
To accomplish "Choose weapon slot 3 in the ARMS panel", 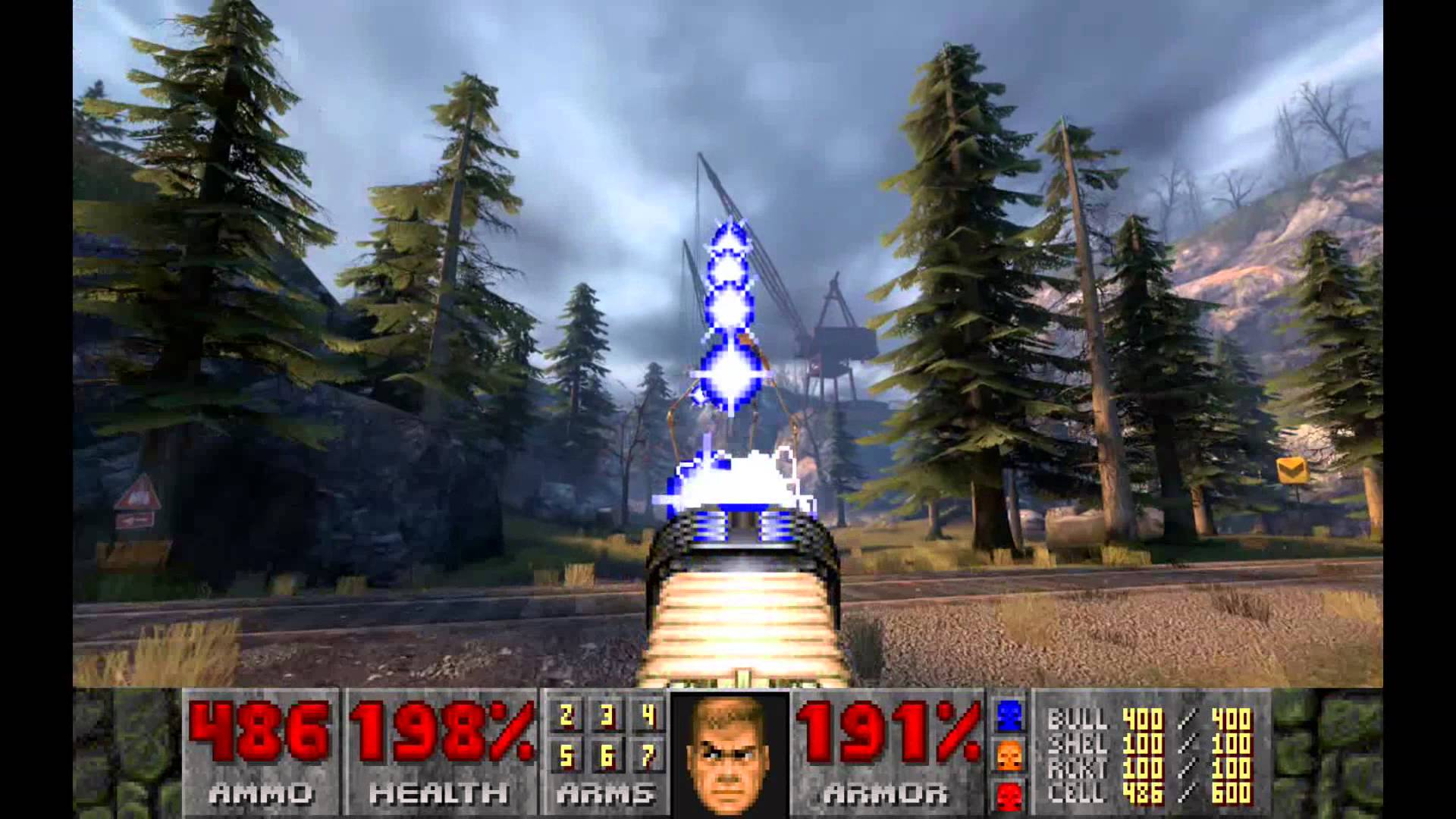I will (607, 716).
